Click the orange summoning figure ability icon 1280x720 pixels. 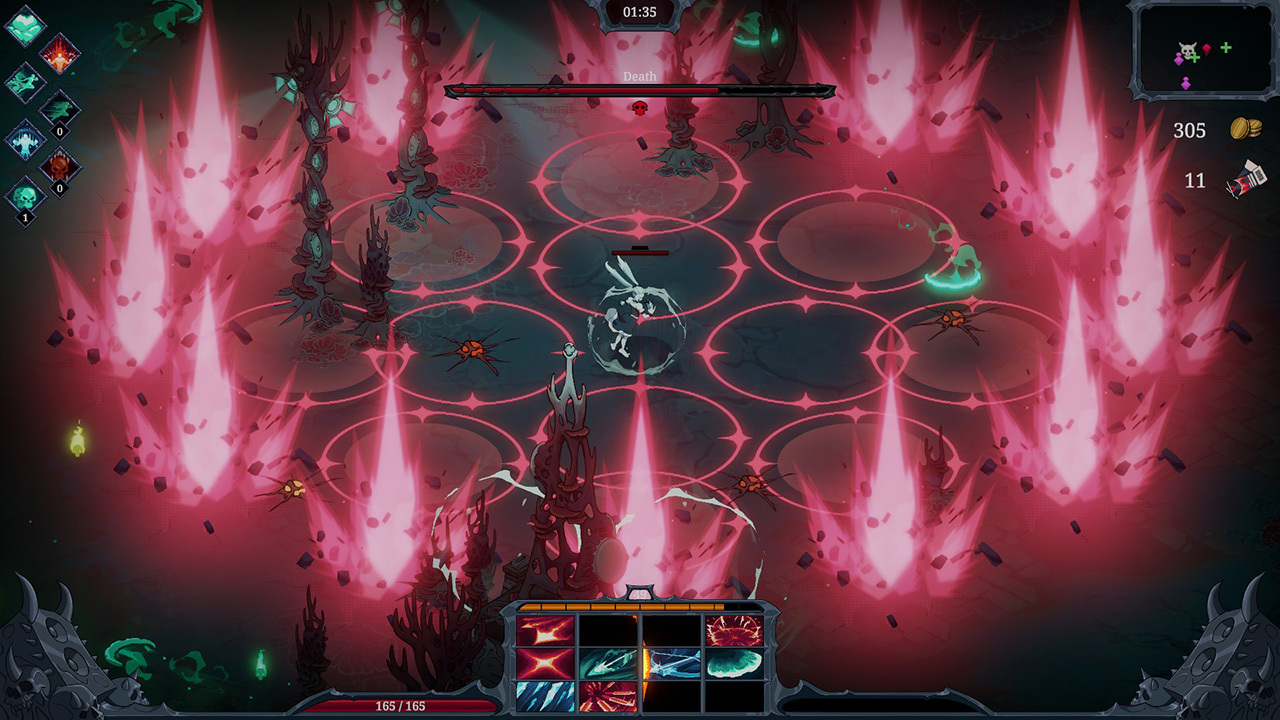click(x=60, y=56)
